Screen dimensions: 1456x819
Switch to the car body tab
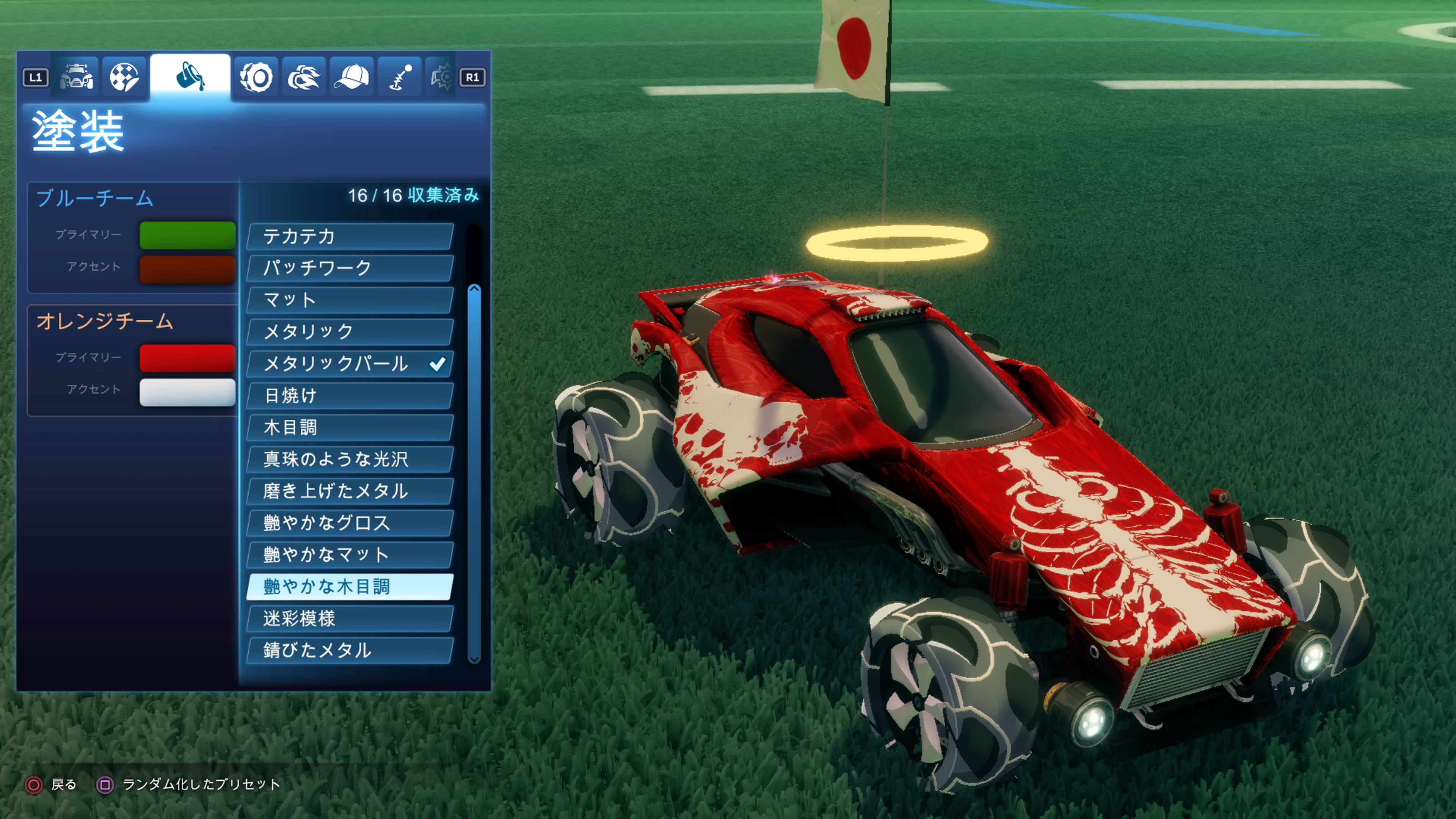pos(76,77)
